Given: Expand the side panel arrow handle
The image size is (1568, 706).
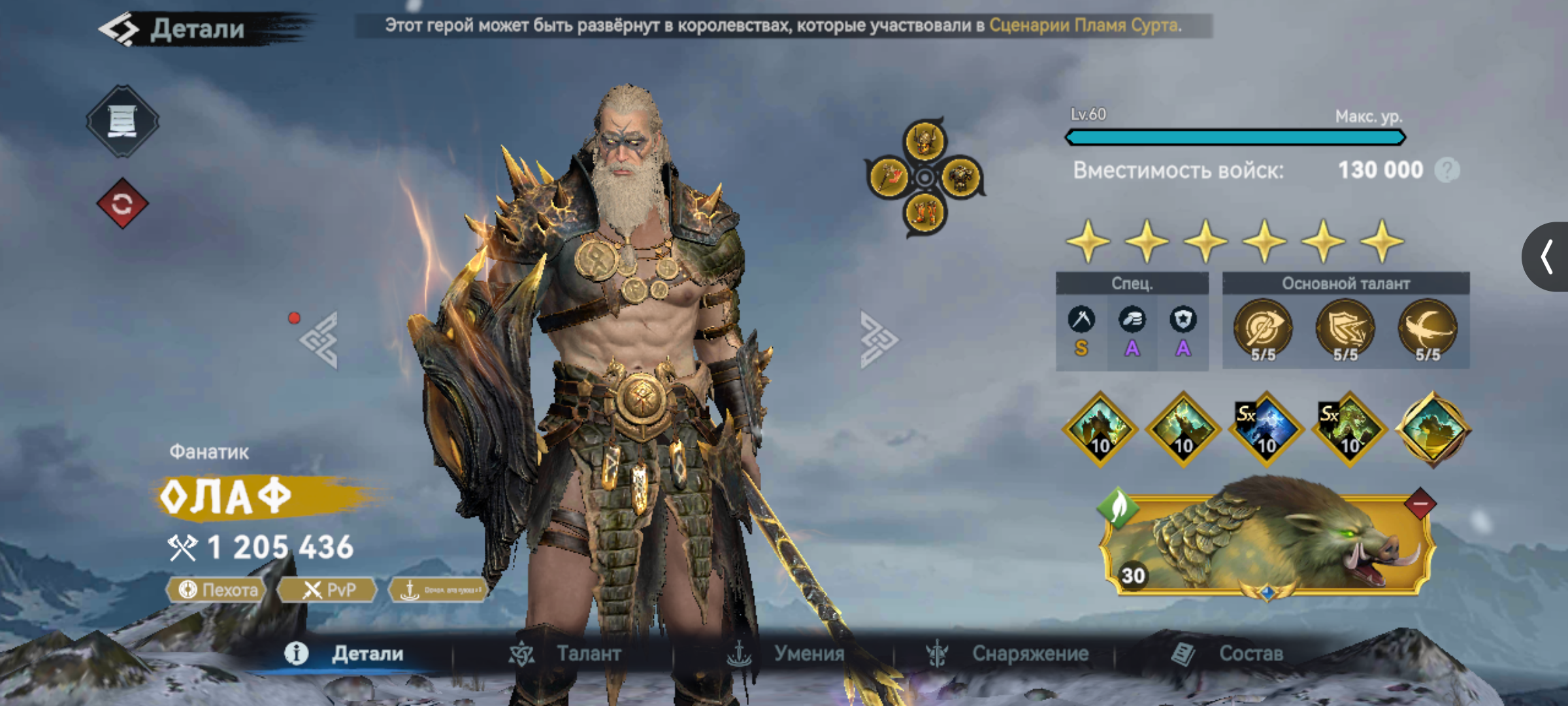Looking at the screenshot, I should [1546, 256].
